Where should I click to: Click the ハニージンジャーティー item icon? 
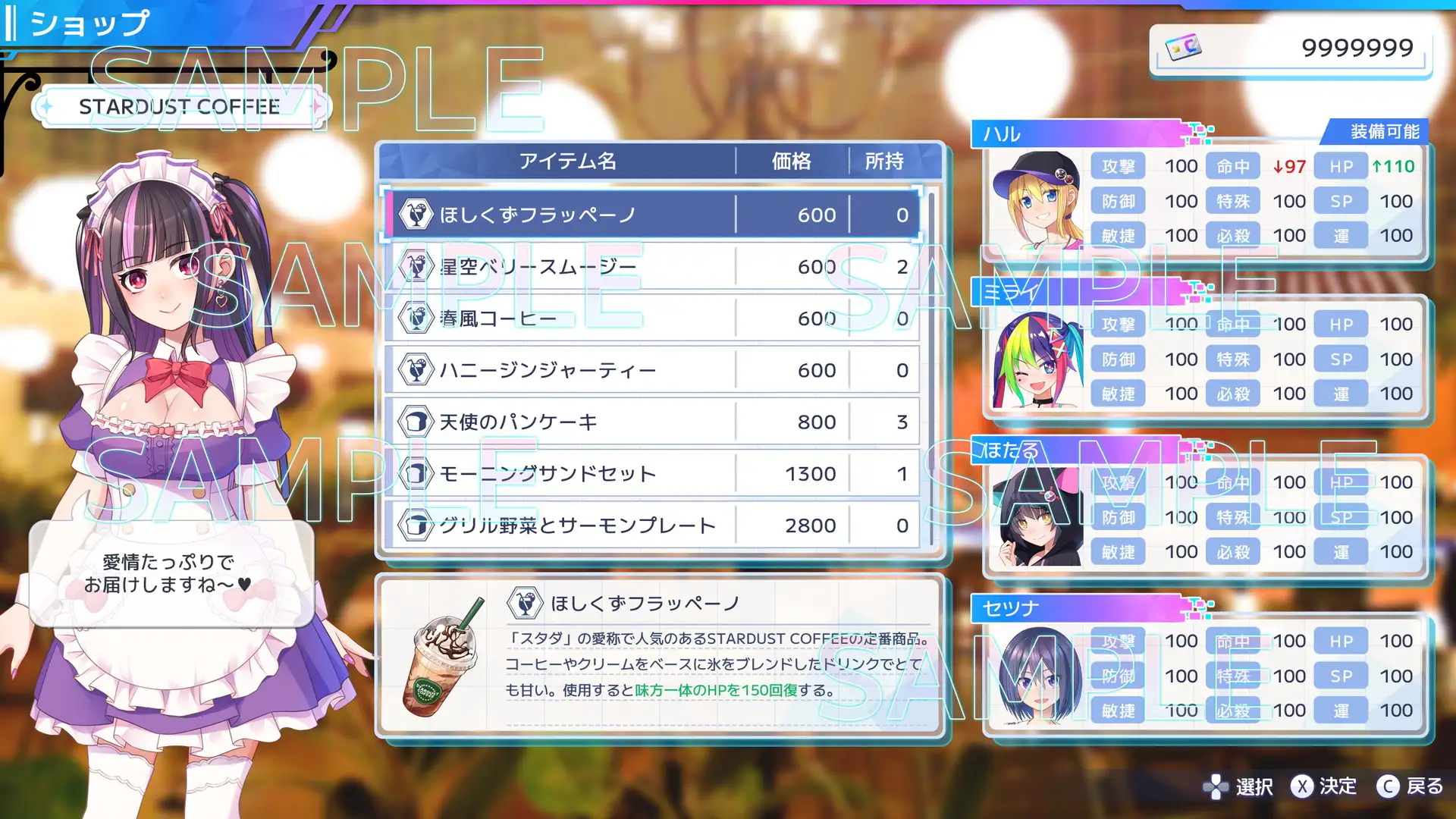(x=416, y=369)
